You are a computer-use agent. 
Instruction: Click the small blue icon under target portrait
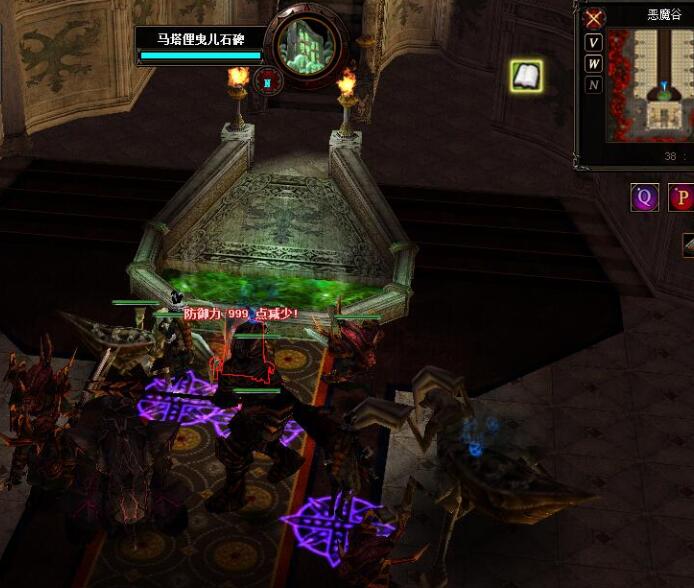(267, 80)
